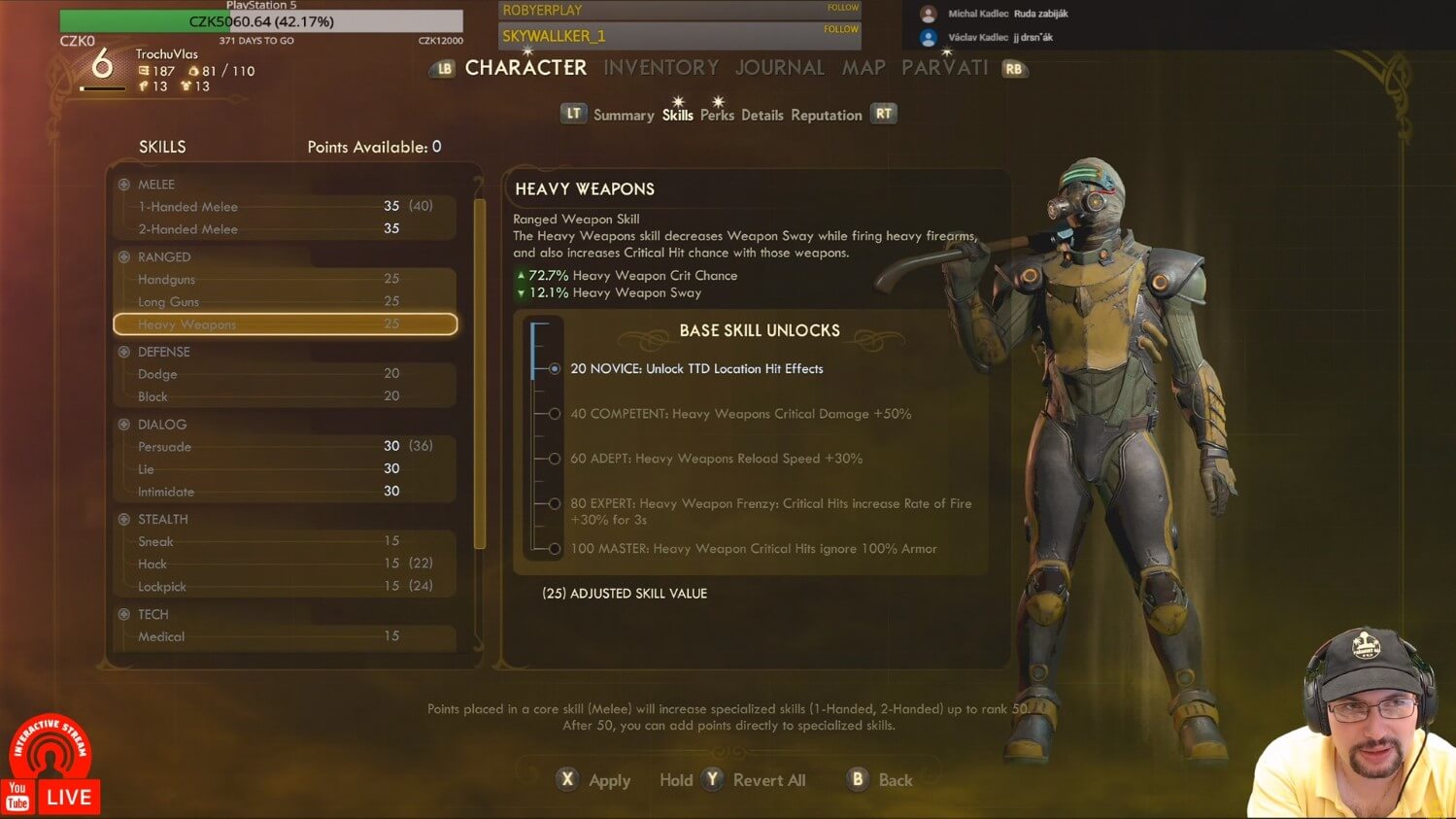
Task: Pick the Dodge skill row
Action: tap(285, 374)
